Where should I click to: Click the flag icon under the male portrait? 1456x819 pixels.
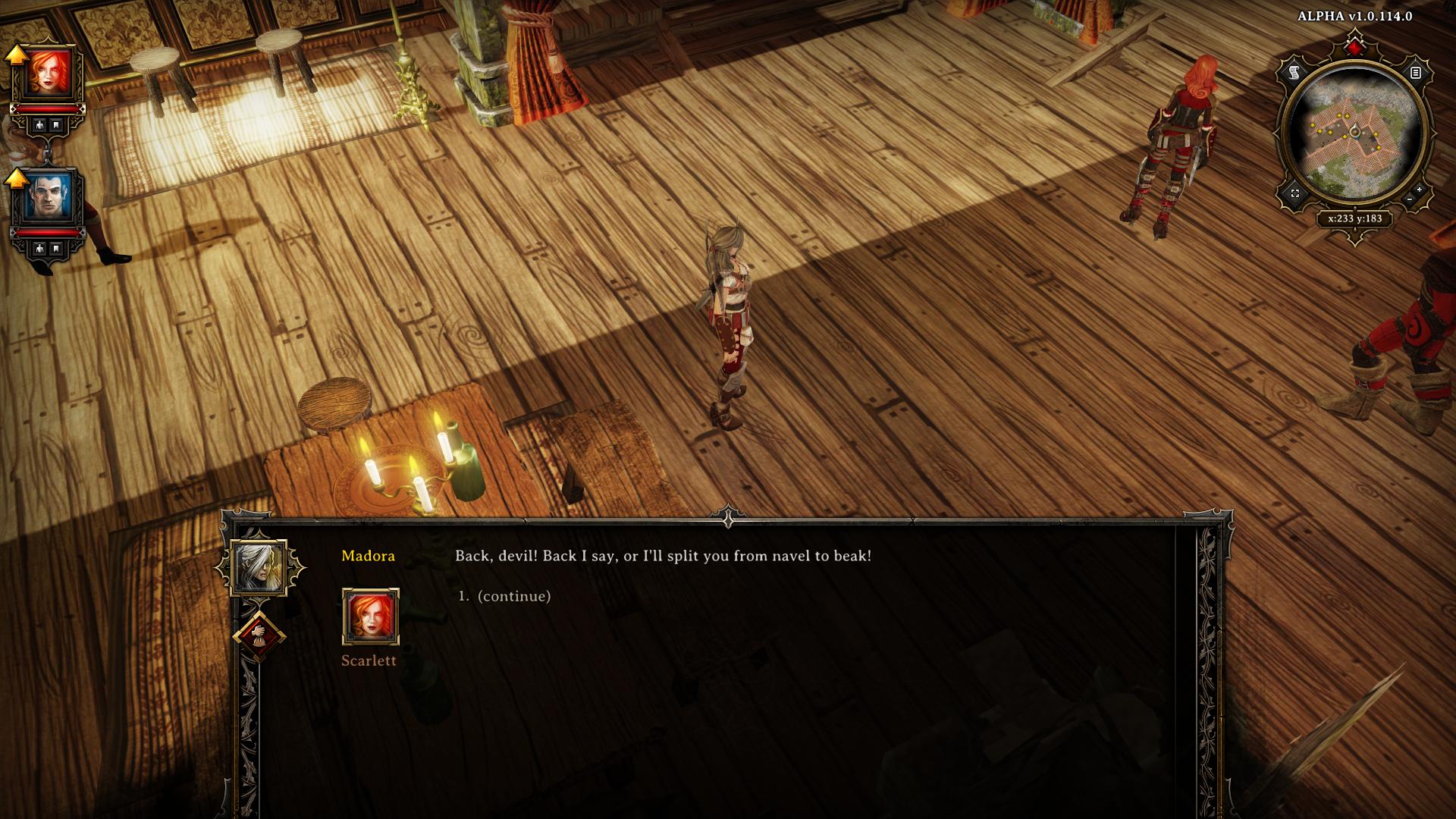[56, 249]
